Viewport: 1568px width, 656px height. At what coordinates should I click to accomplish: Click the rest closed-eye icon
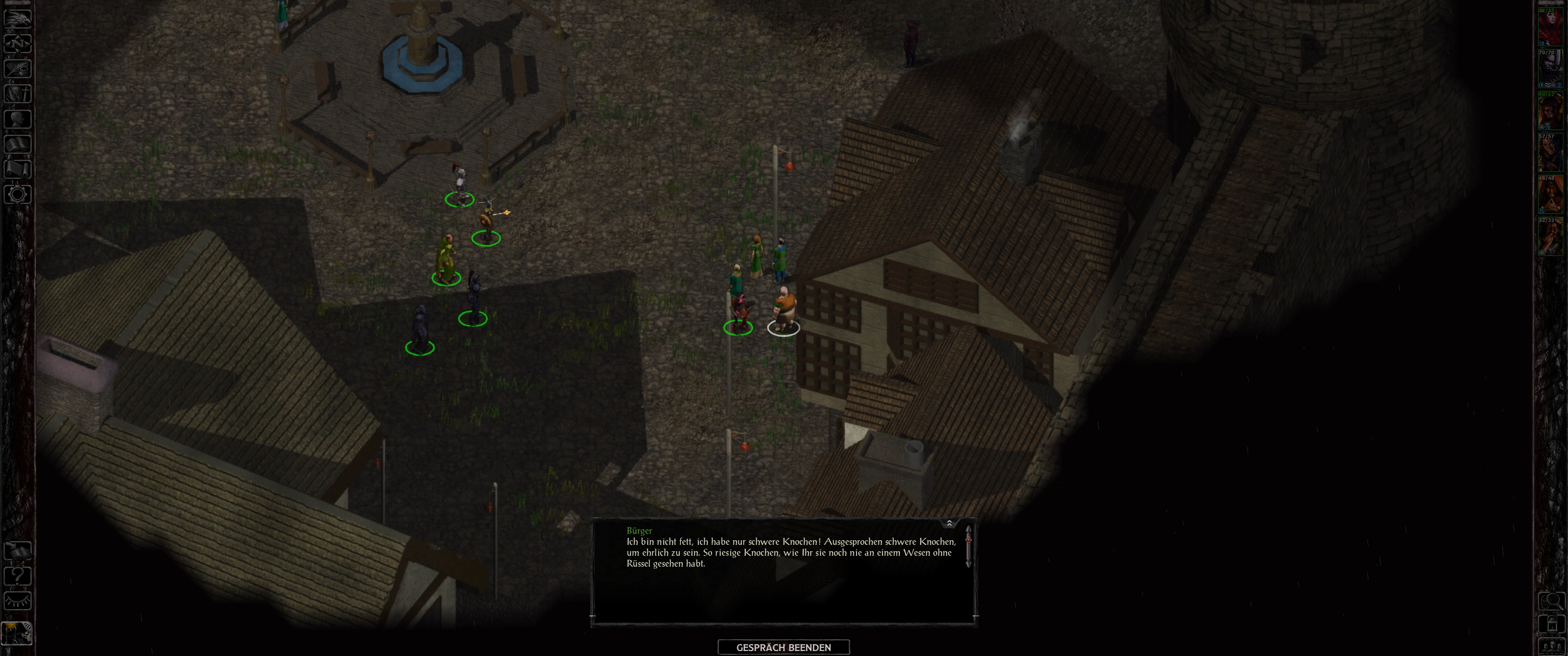pyautogui.click(x=17, y=600)
